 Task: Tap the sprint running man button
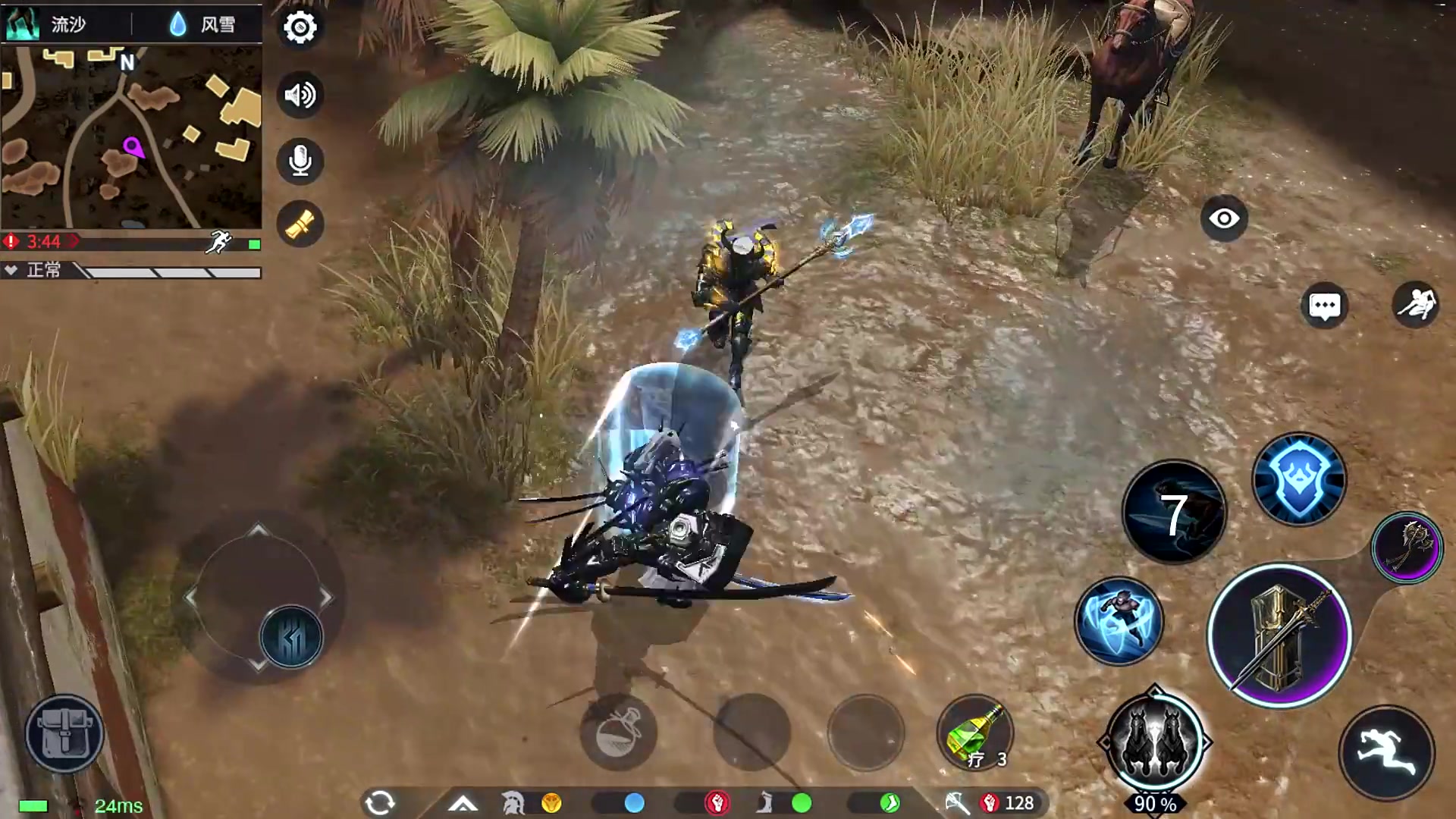point(1386,753)
